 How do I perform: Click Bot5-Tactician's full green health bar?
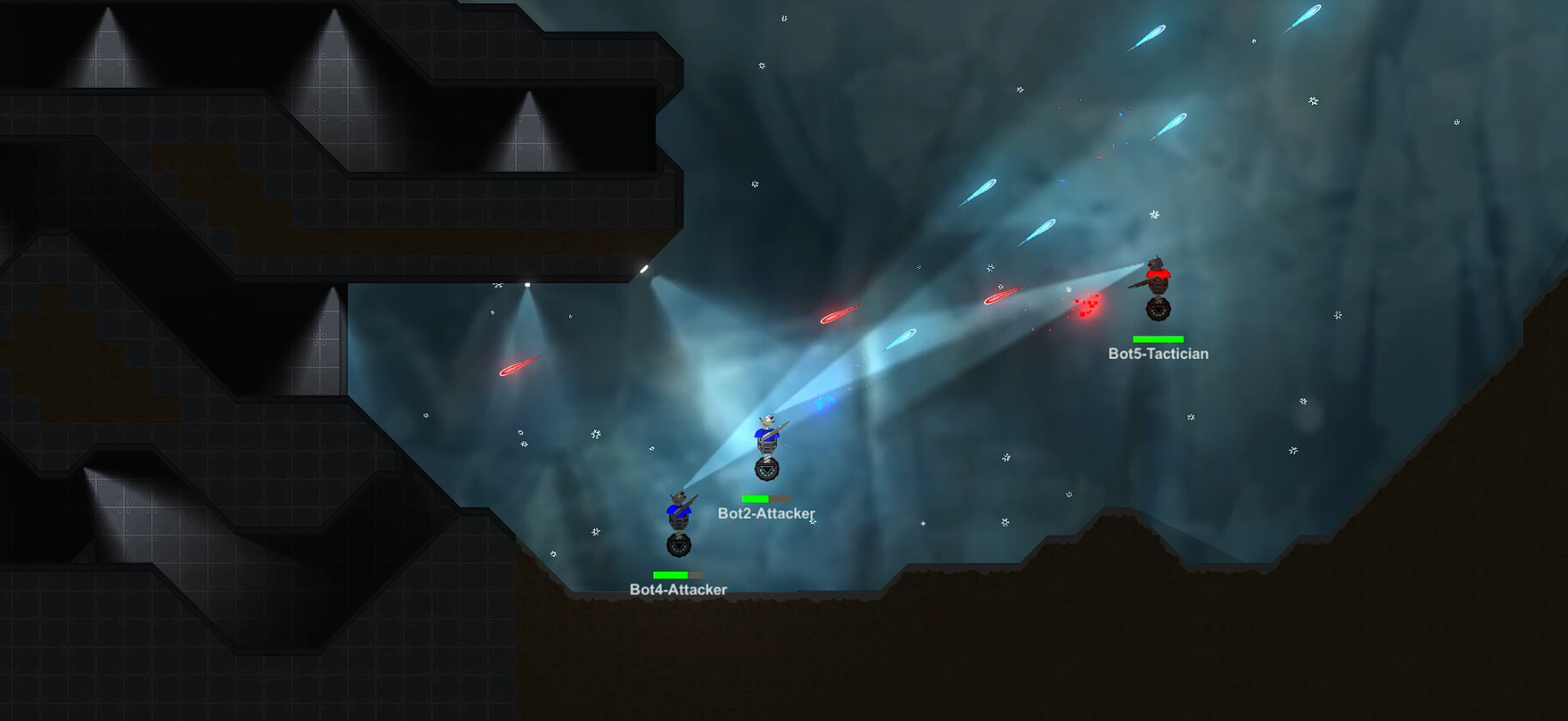coord(1158,339)
